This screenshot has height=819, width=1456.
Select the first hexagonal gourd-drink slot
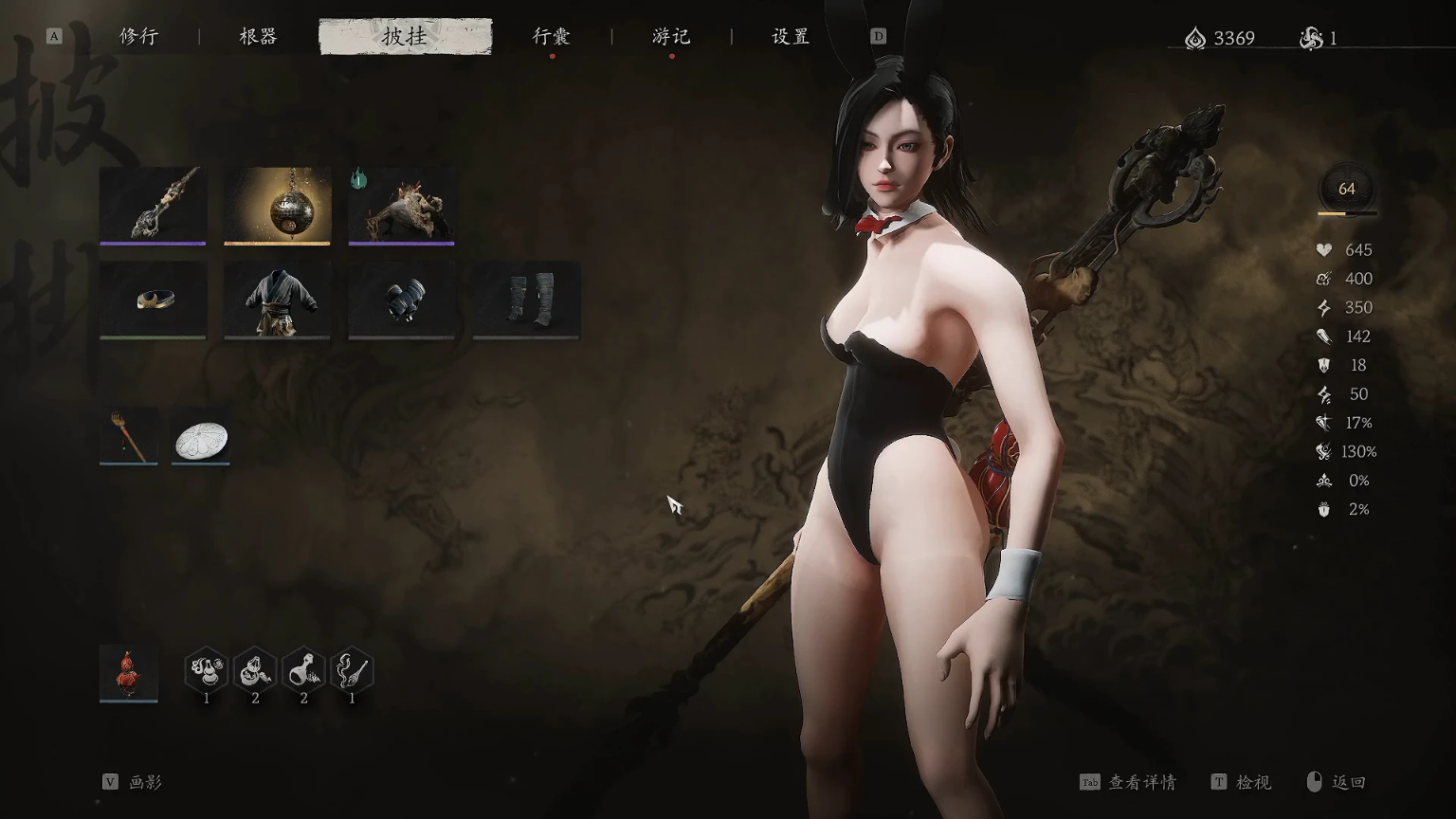coord(206,672)
